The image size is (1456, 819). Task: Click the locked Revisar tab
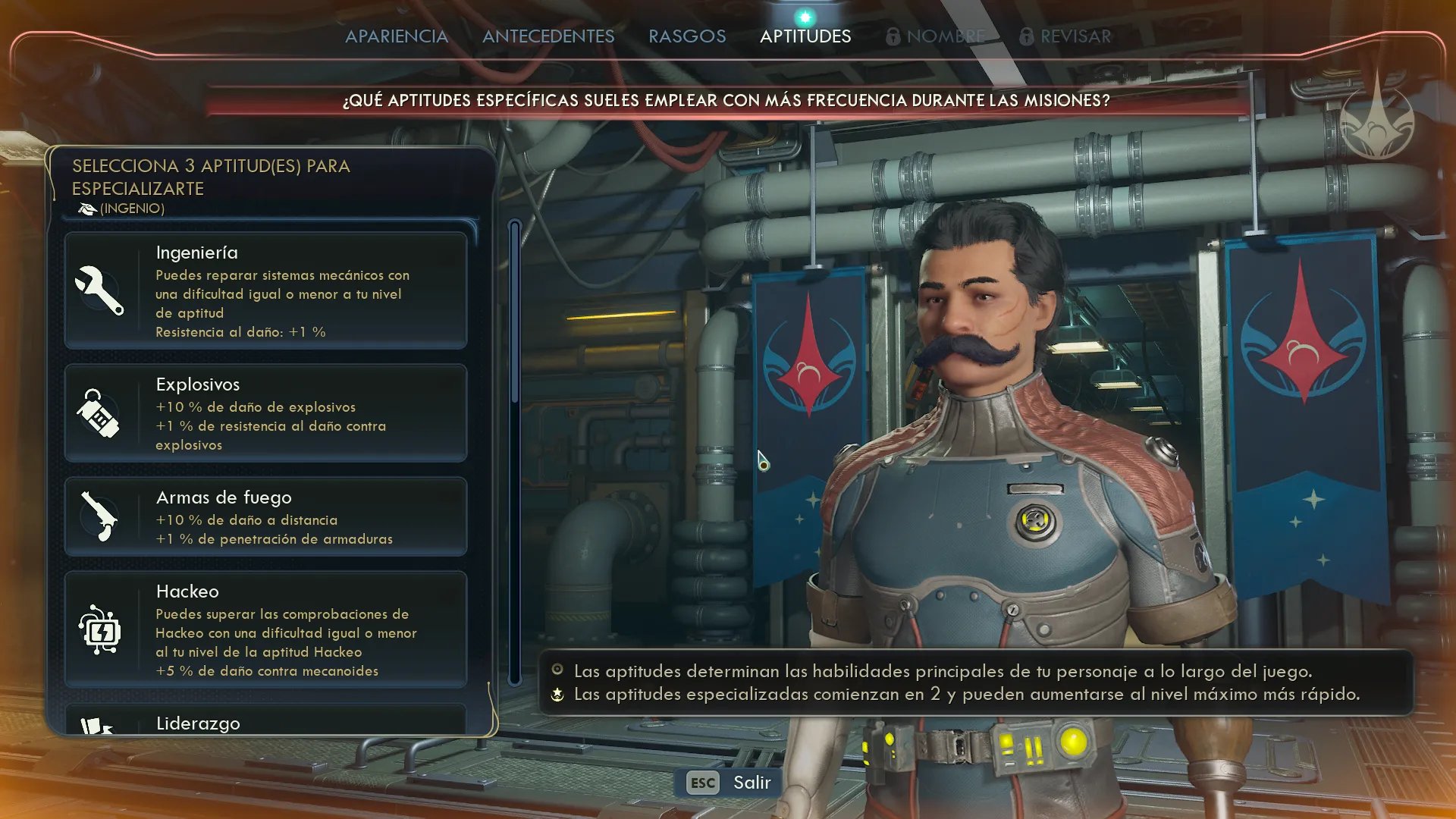pyautogui.click(x=1065, y=36)
